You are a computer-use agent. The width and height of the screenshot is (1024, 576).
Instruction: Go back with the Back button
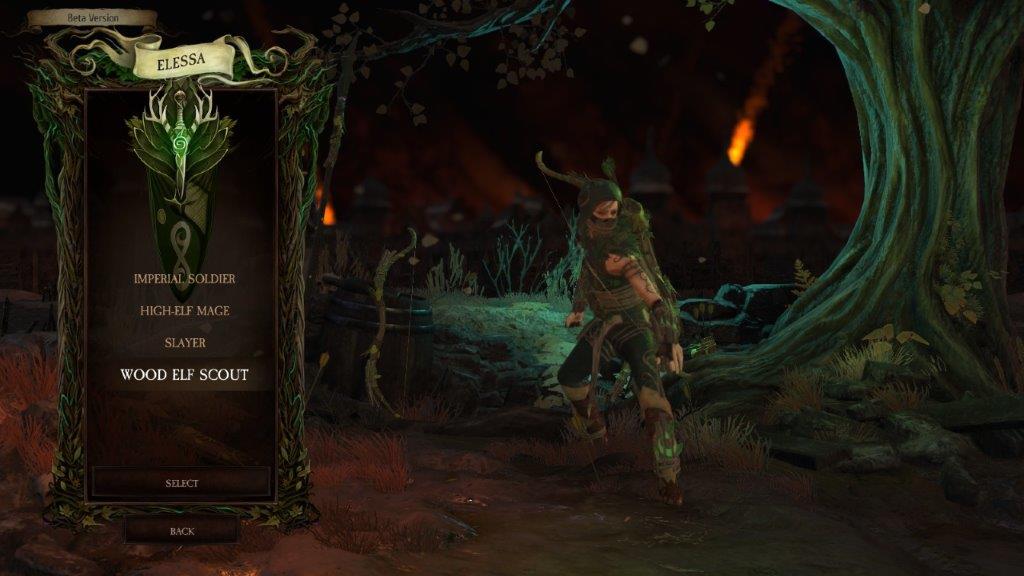click(x=182, y=531)
